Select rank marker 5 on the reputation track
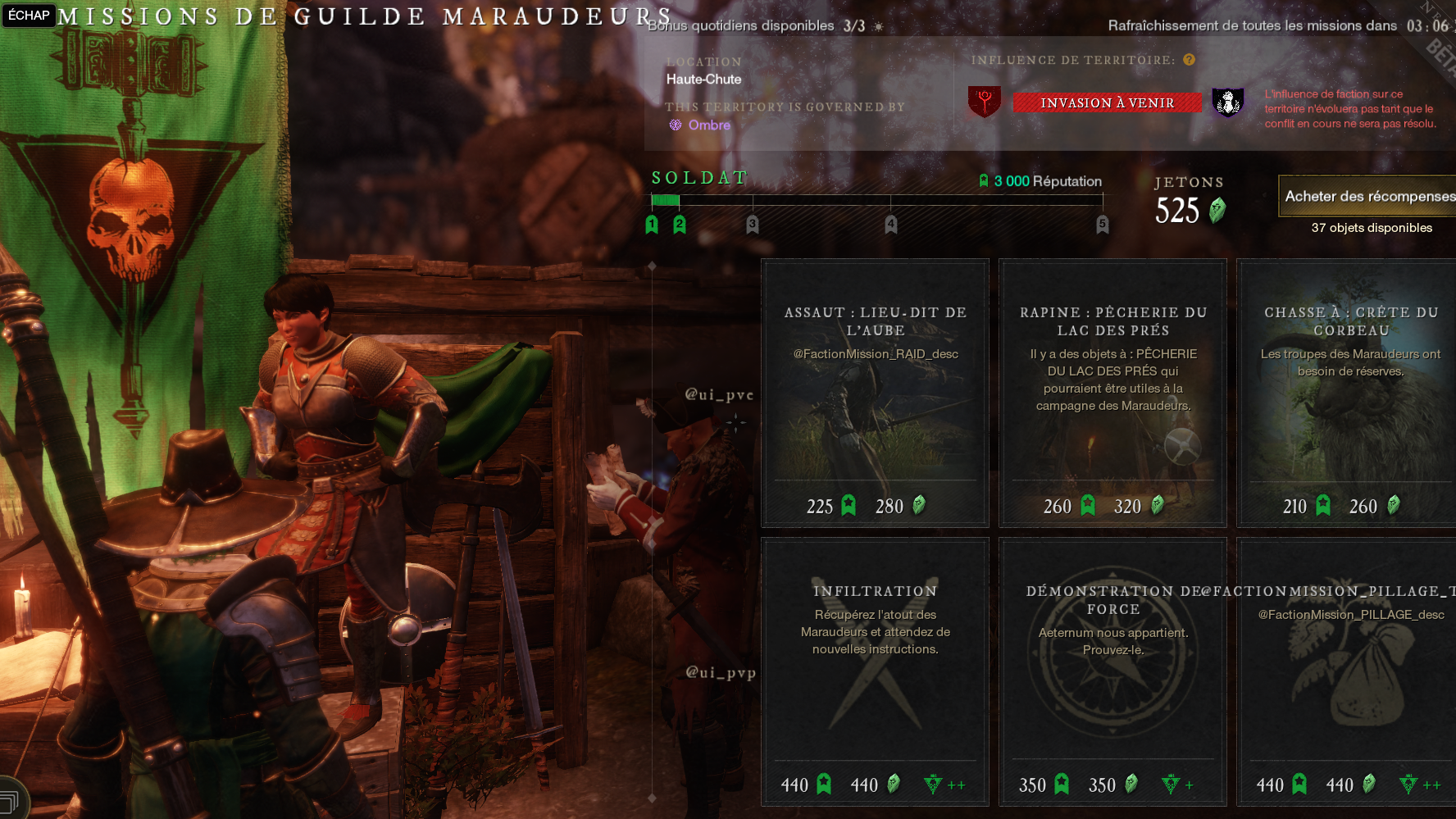Screen dimensions: 1456x819 1103,224
